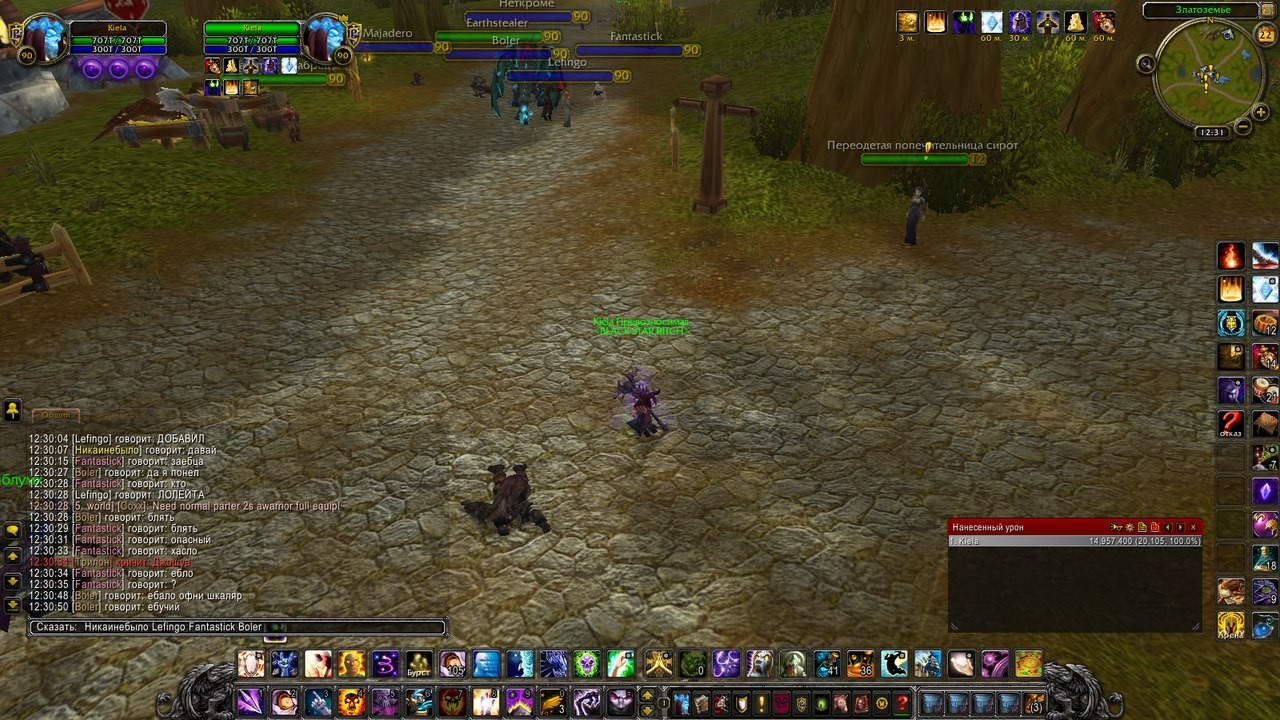Open the yellow exclamation quest log button
Image resolution: width=1280 pixels, height=720 pixels.
click(x=762, y=703)
